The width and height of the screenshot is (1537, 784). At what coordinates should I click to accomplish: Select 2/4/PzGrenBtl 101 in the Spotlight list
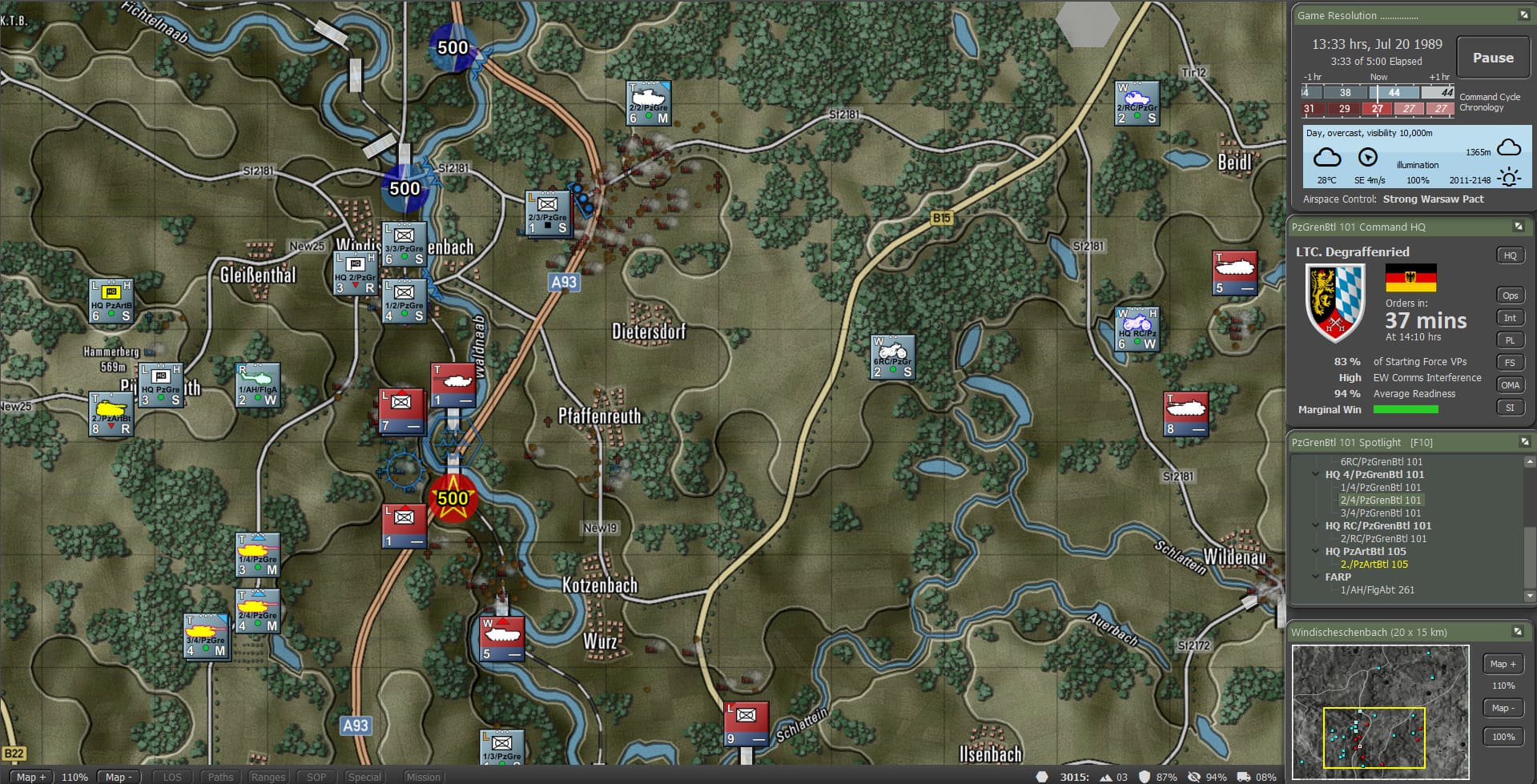click(1381, 500)
